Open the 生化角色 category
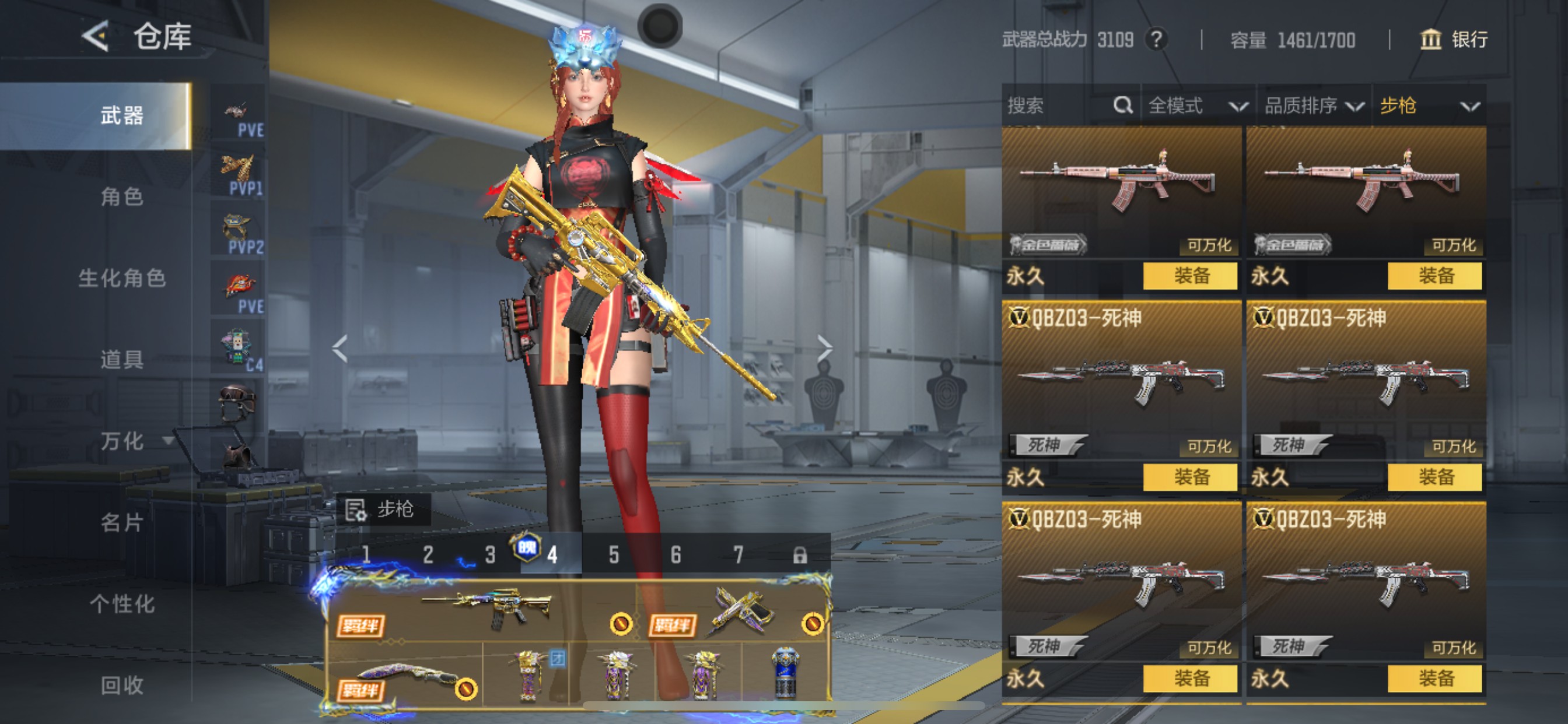This screenshot has width=1568, height=724. pos(122,278)
